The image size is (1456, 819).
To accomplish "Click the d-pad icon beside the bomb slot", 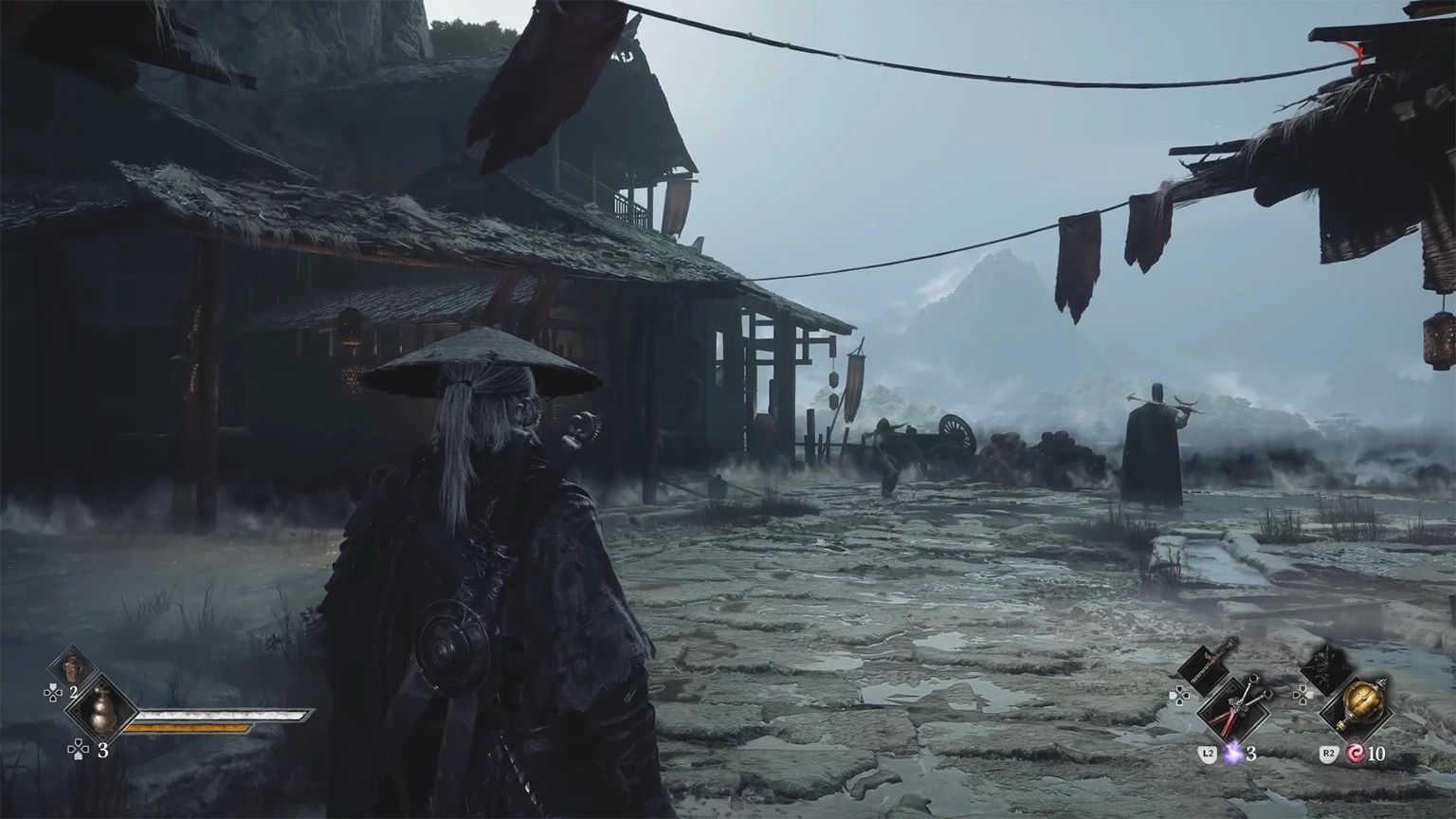I will click(1302, 696).
